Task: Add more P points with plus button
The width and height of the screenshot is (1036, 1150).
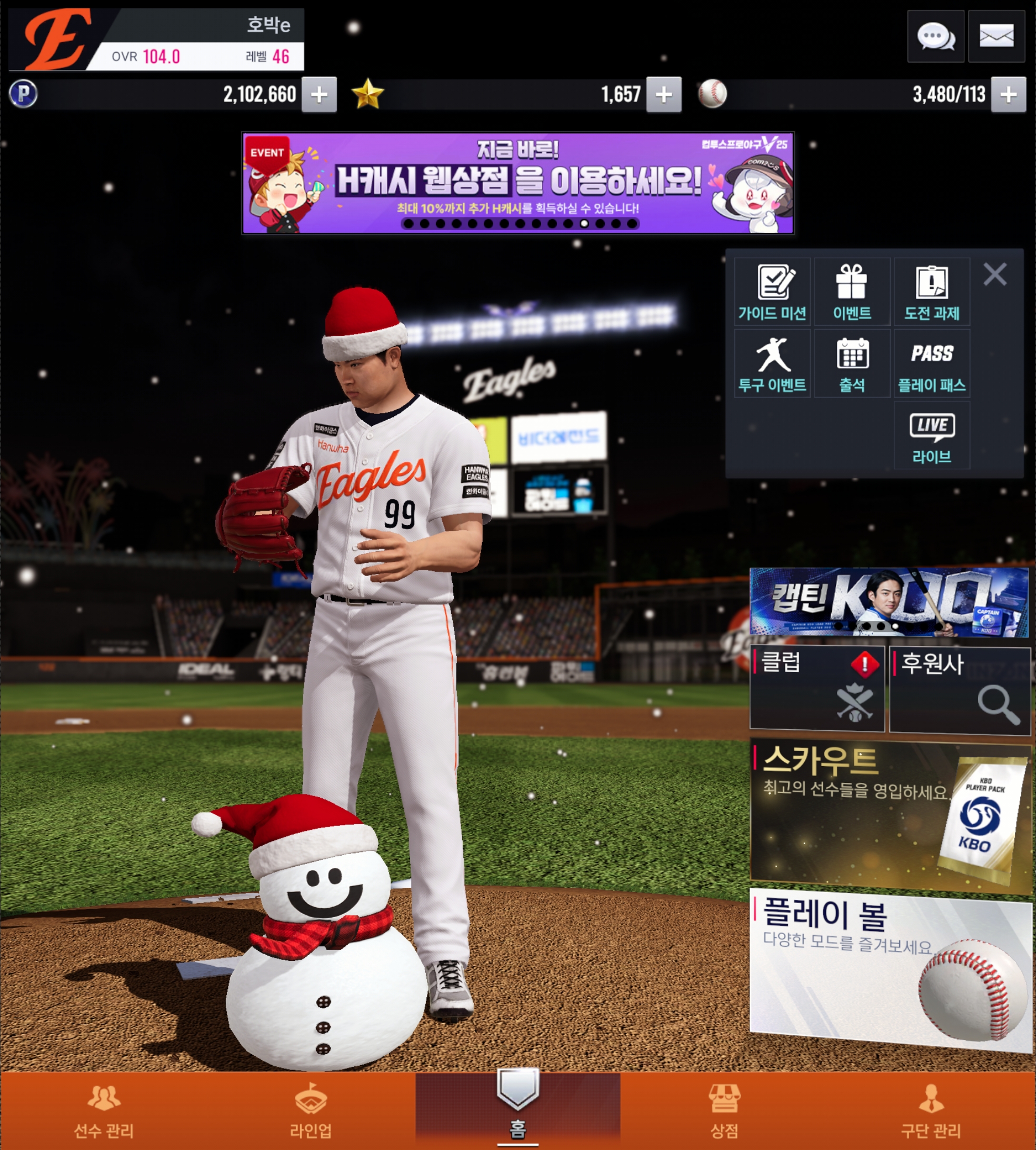Action: [319, 94]
